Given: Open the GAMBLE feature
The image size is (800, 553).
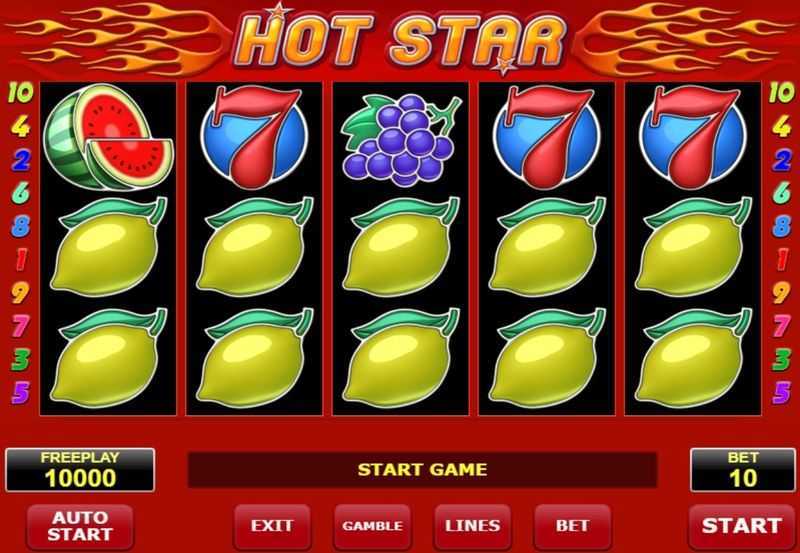Looking at the screenshot, I should pos(372,525).
